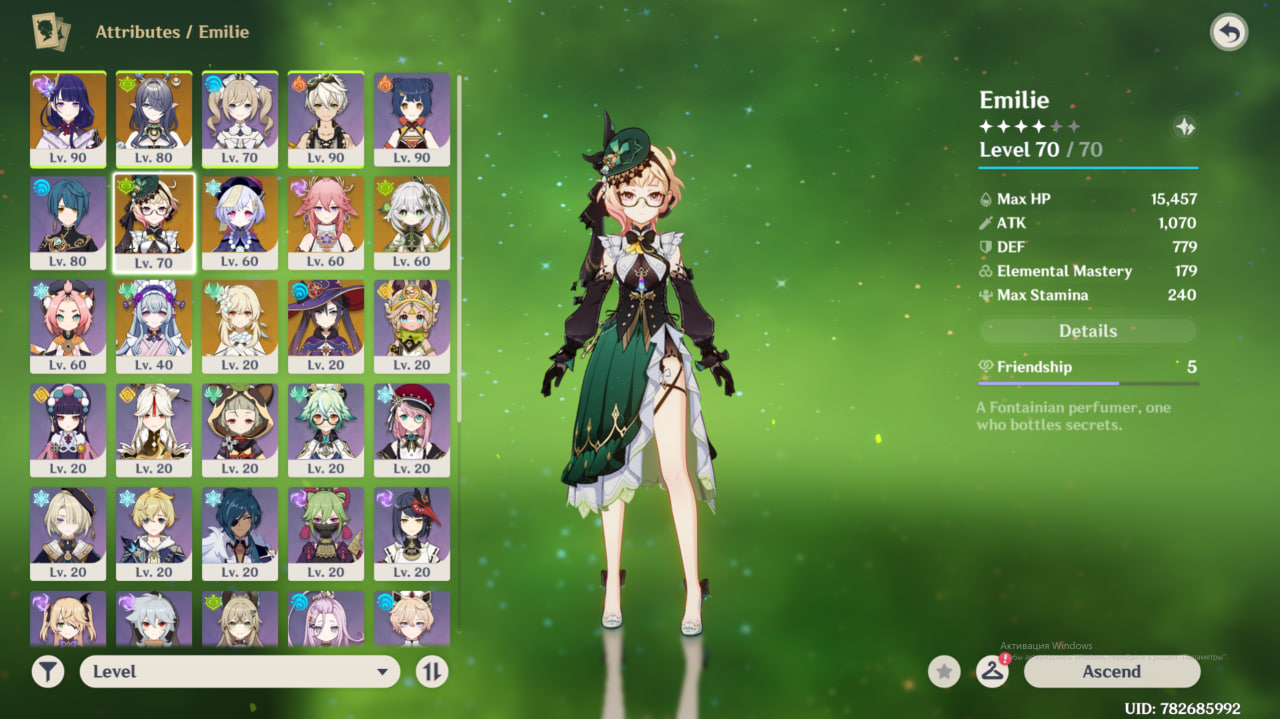The image size is (1280, 719).
Task: Click the sparkle icon beside Emilie's stars
Action: tap(1184, 127)
